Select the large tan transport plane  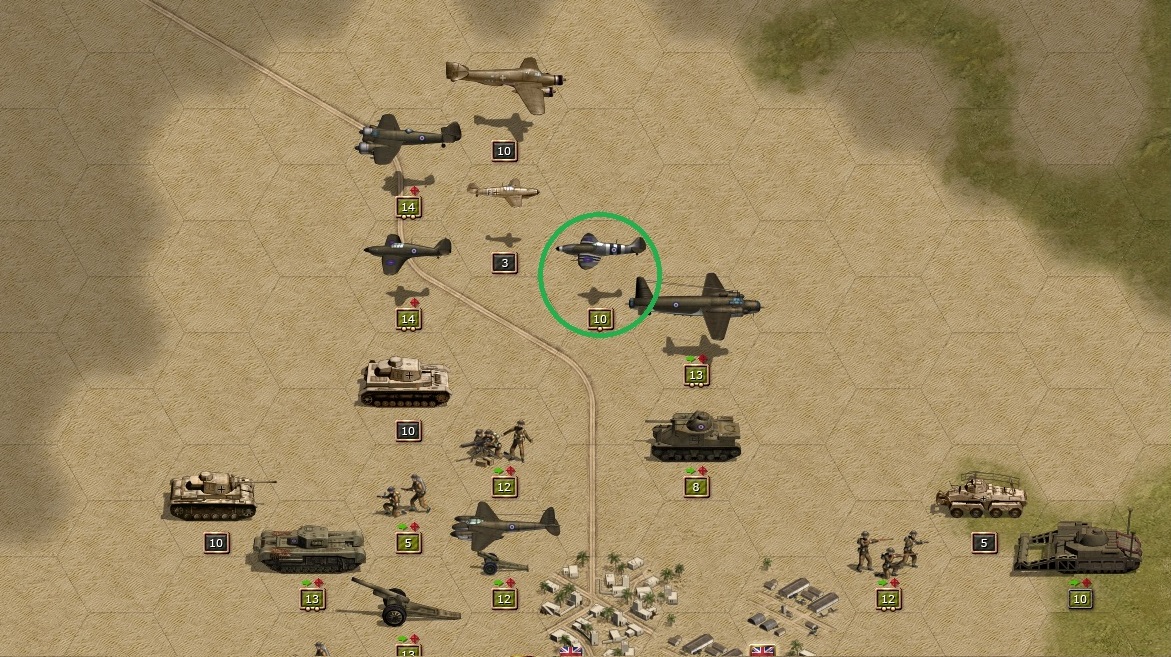[505, 82]
